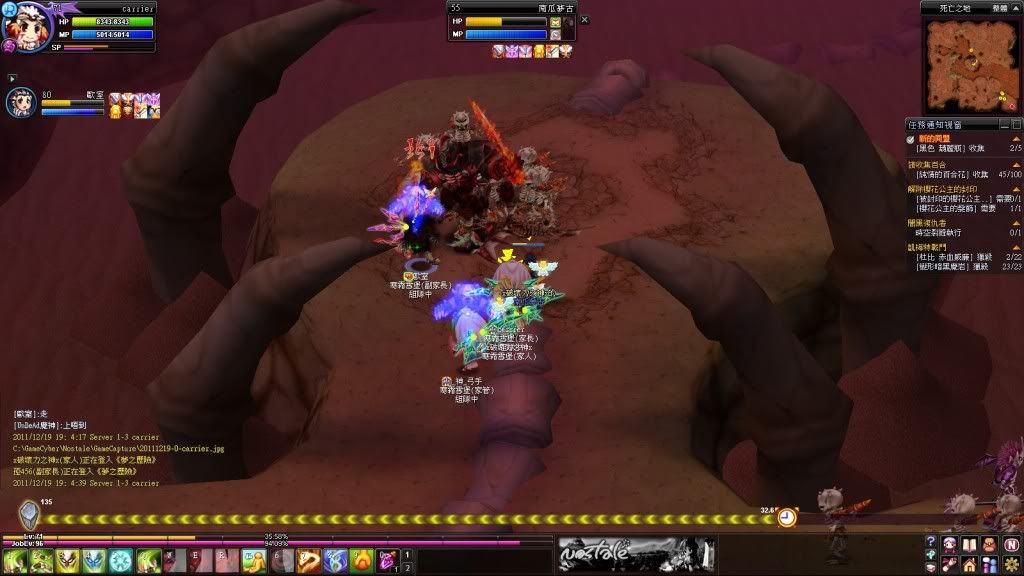
Task: Select the party member 歐室 portrait
Action: (22, 103)
